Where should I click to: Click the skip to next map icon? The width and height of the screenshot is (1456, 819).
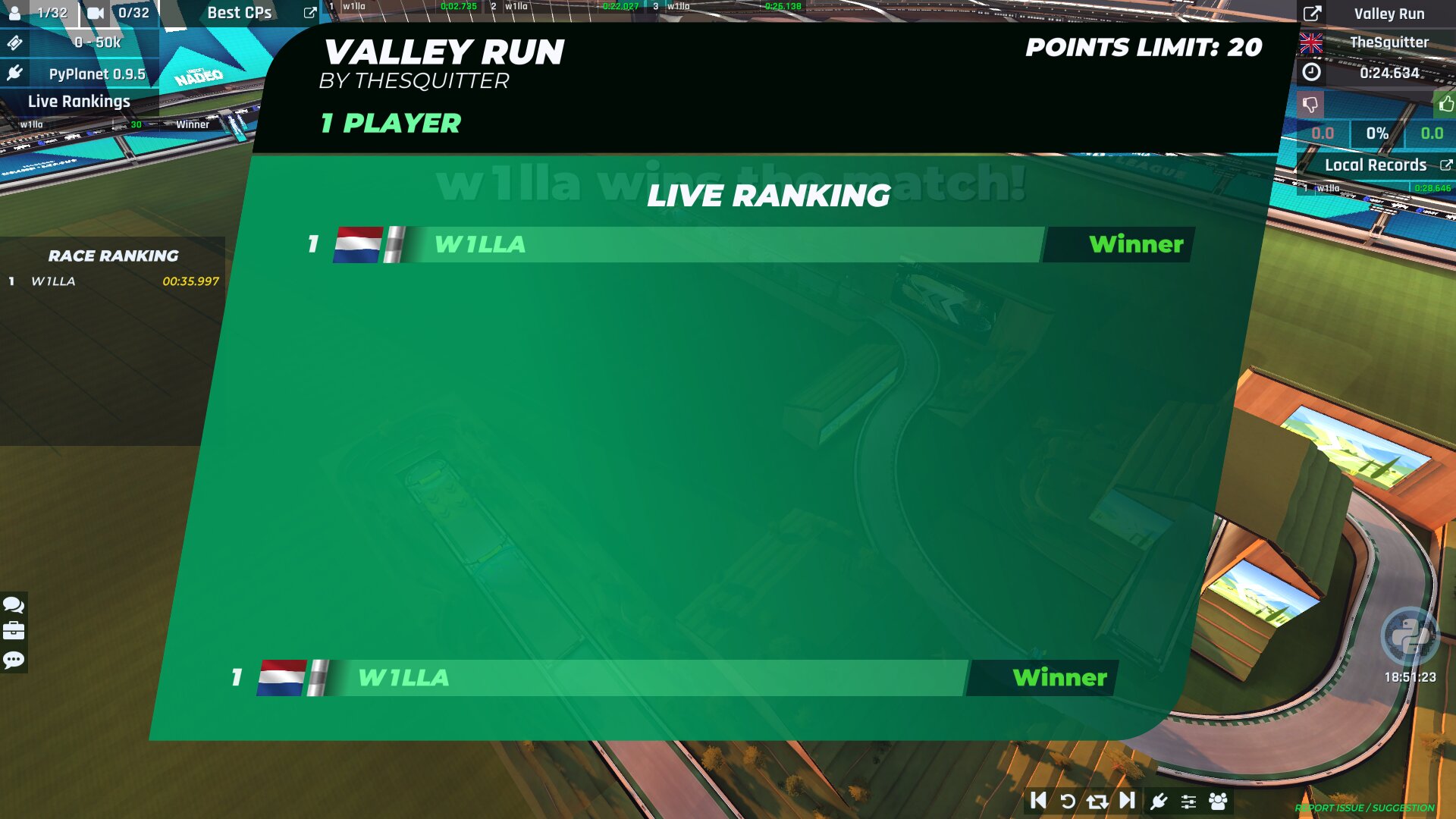pos(1125,800)
